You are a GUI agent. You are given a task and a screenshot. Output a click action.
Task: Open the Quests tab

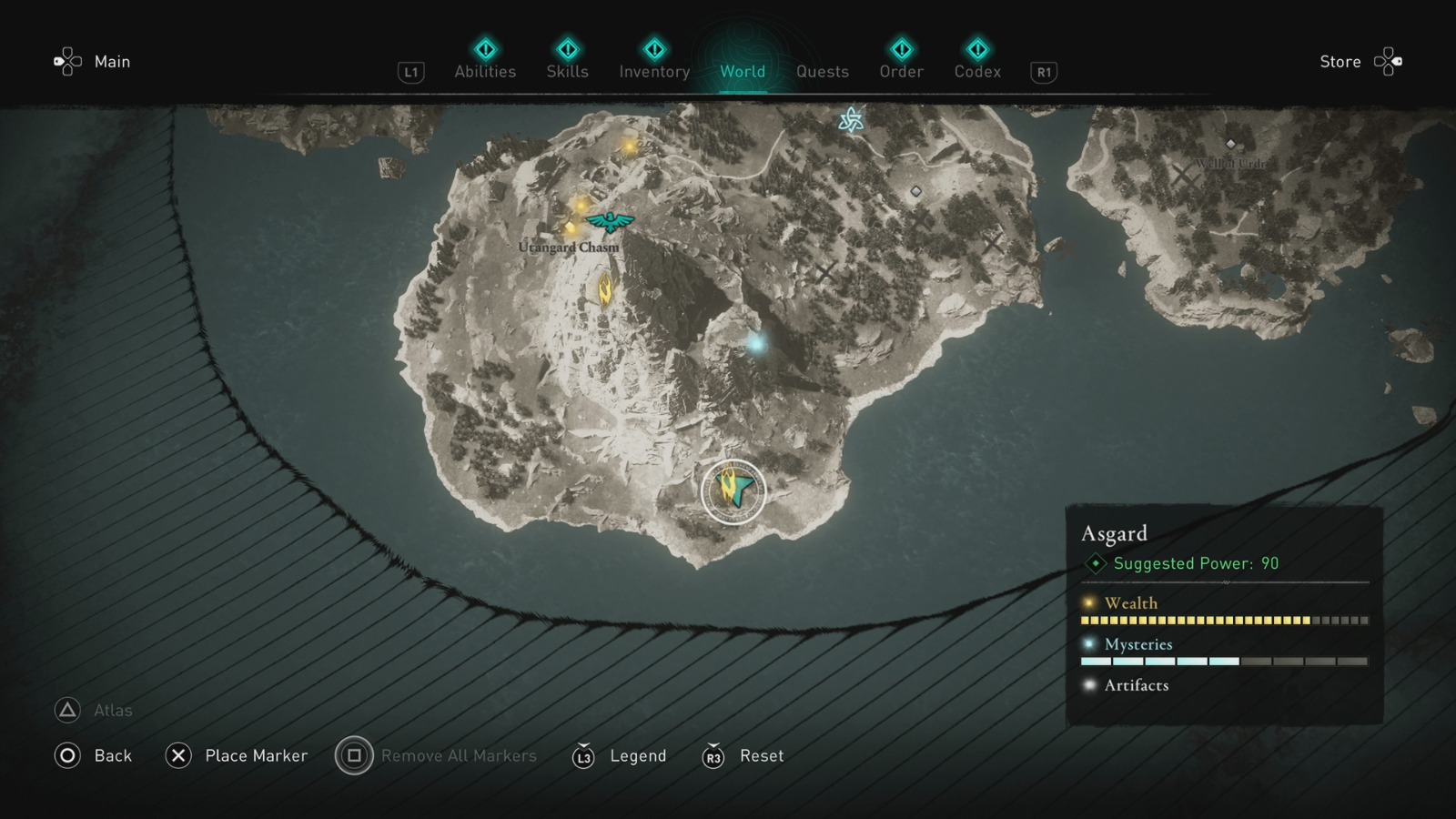(822, 71)
